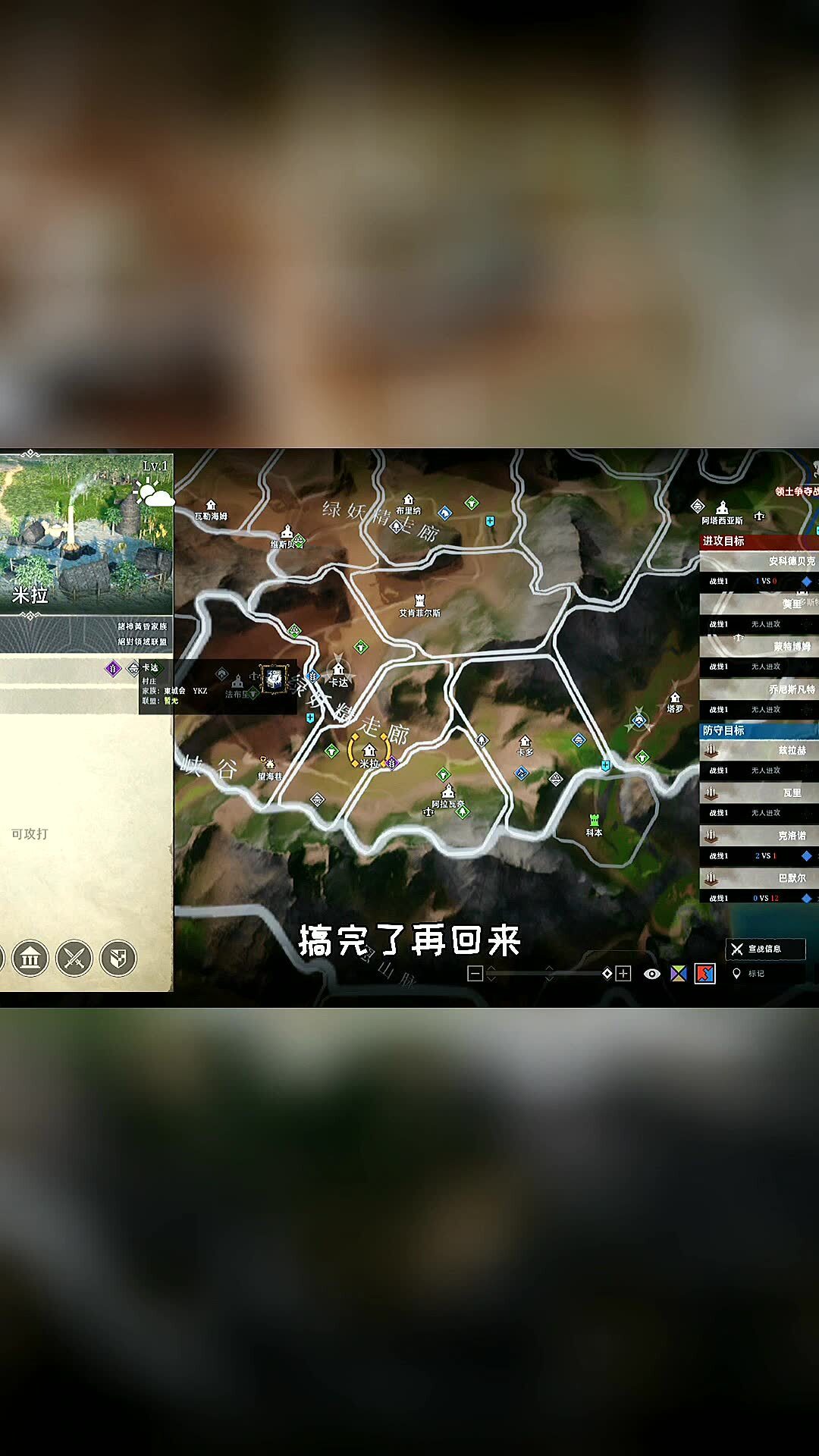
Task: Open the heraldic shield icon
Action: 118,959
